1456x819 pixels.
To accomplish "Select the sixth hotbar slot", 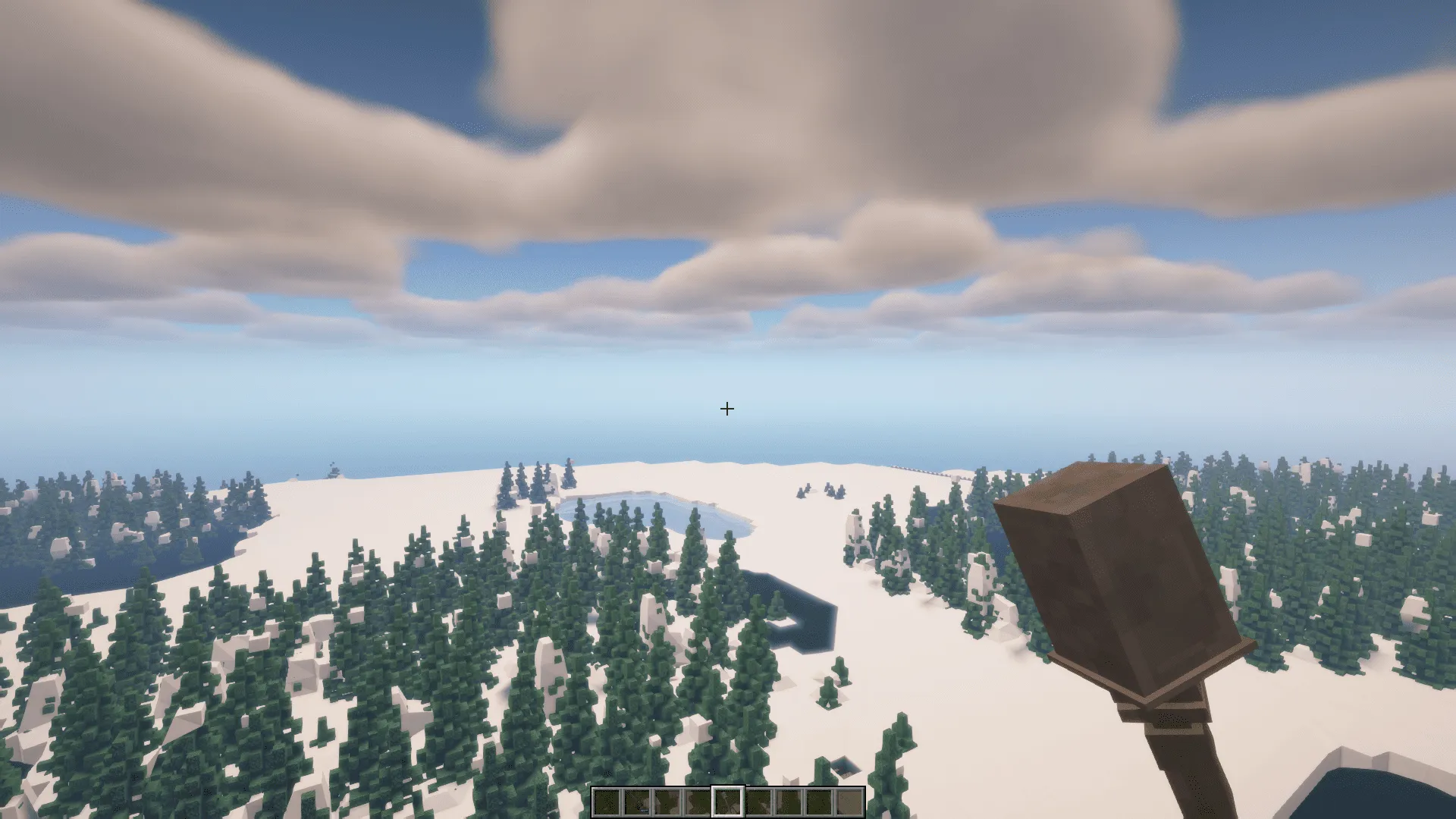I will [x=758, y=802].
